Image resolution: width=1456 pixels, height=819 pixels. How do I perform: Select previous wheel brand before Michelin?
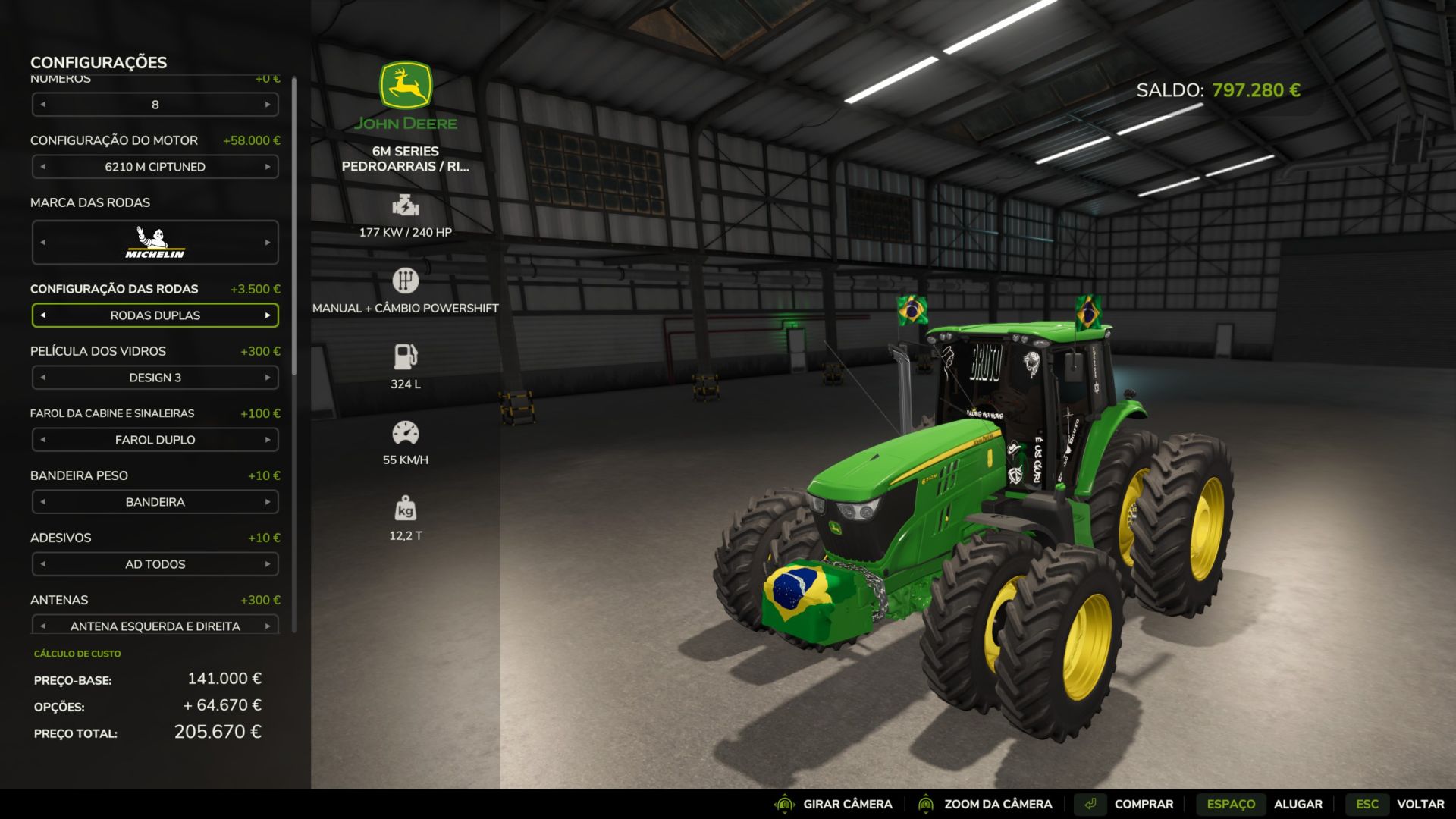click(43, 243)
